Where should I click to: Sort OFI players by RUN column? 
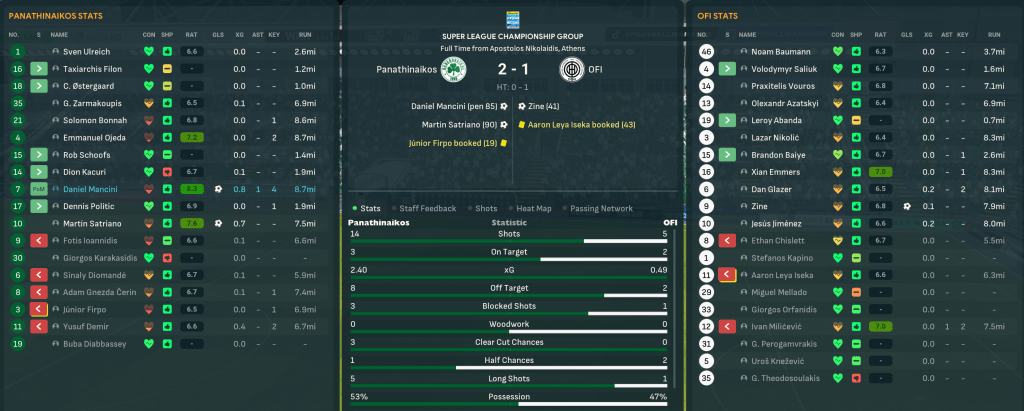click(x=995, y=34)
